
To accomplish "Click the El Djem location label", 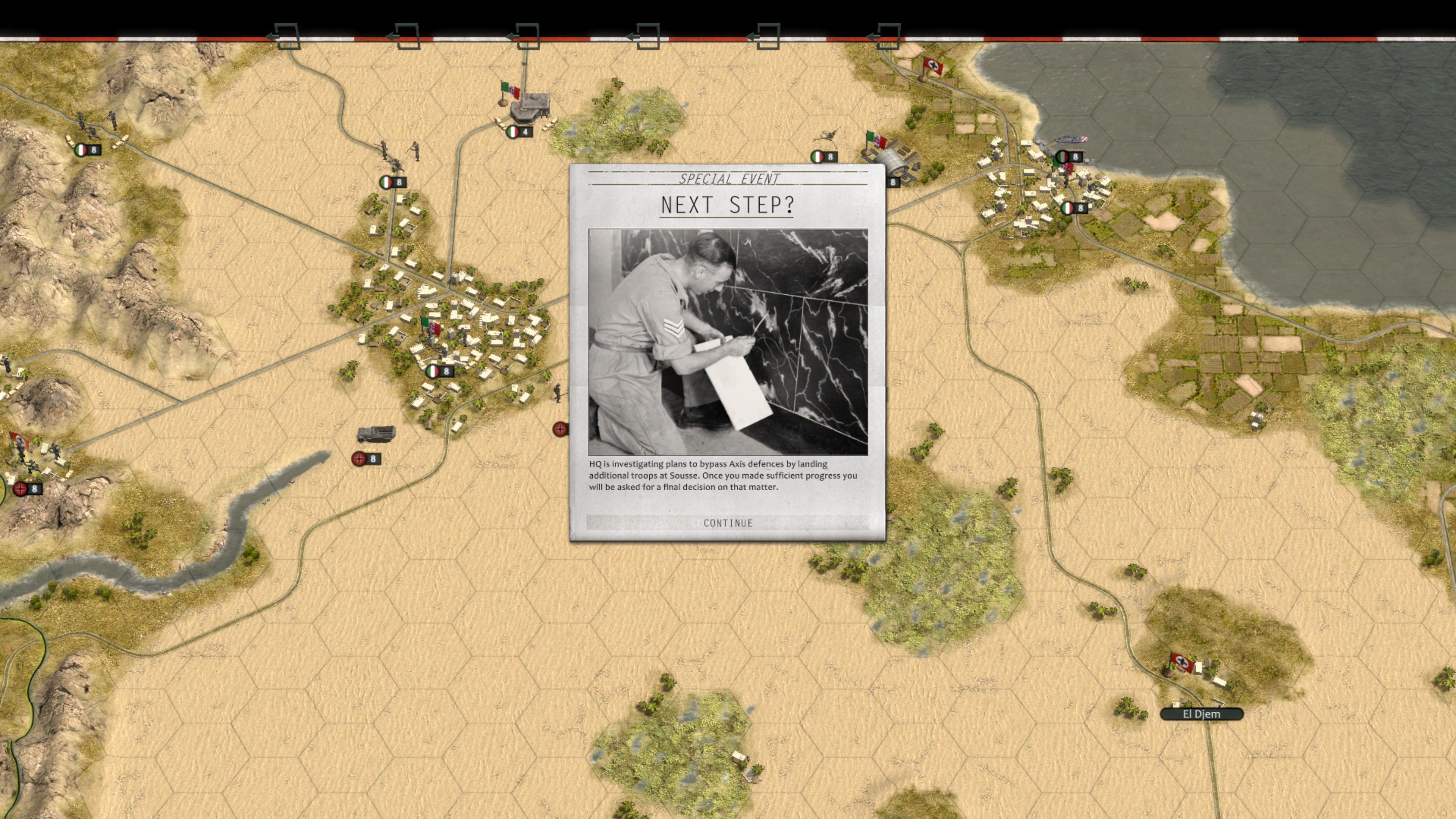I will point(1203,714).
